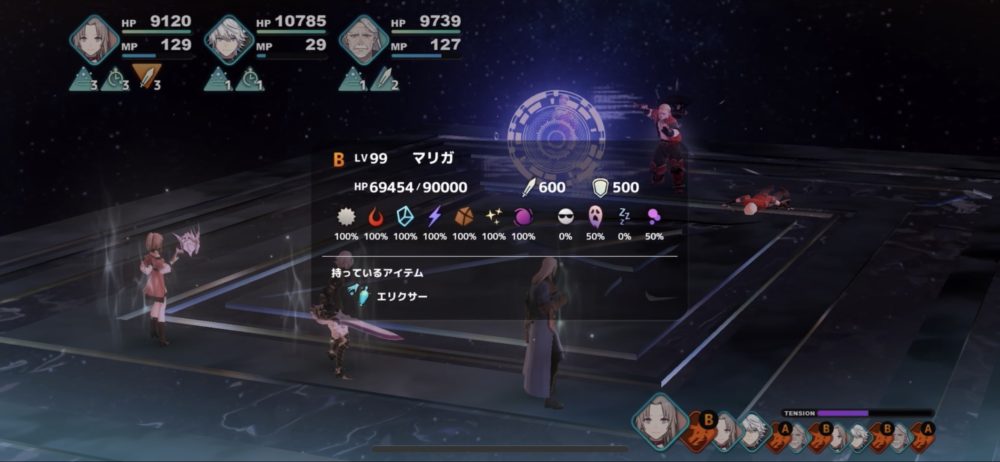Tap the fire resistance flame icon

coord(376,216)
